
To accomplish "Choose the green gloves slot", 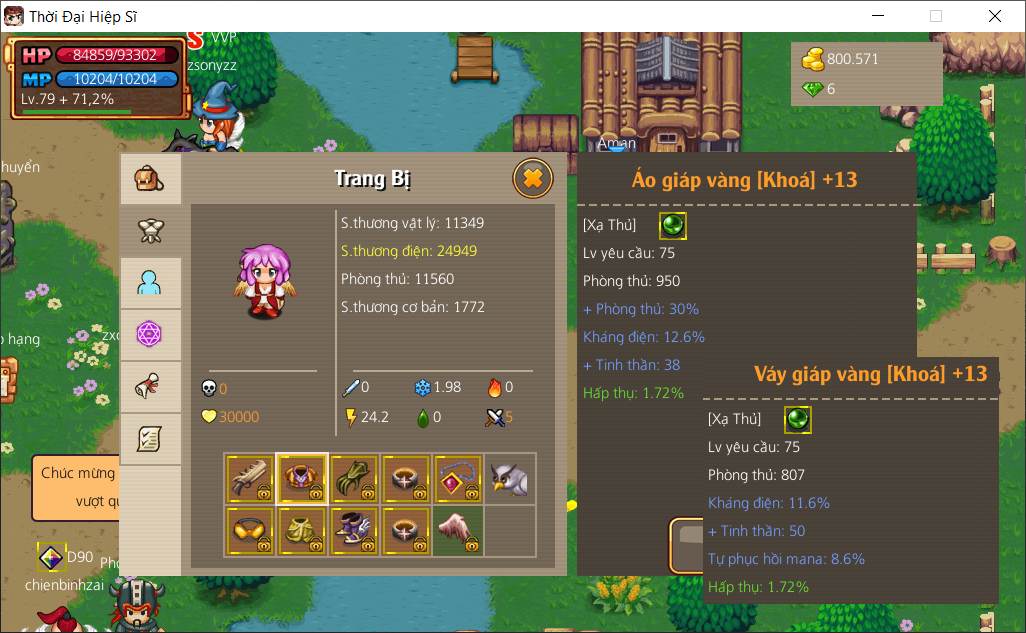I will [x=354, y=479].
